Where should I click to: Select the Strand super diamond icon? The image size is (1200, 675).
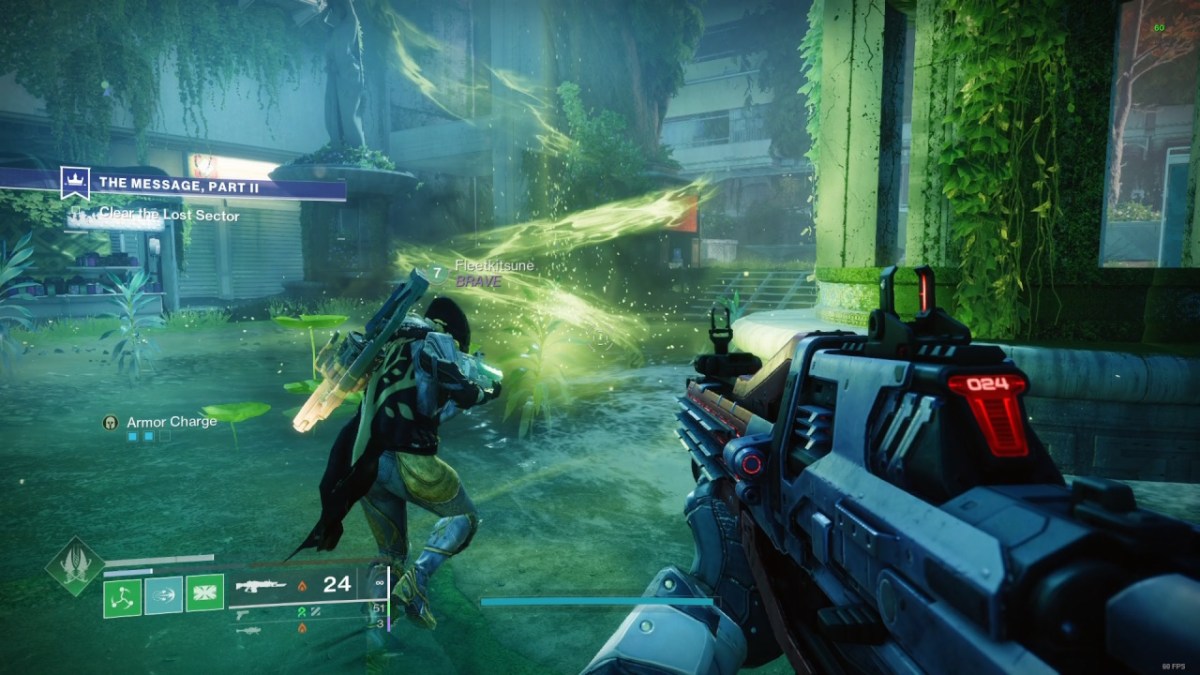pyautogui.click(x=74, y=568)
